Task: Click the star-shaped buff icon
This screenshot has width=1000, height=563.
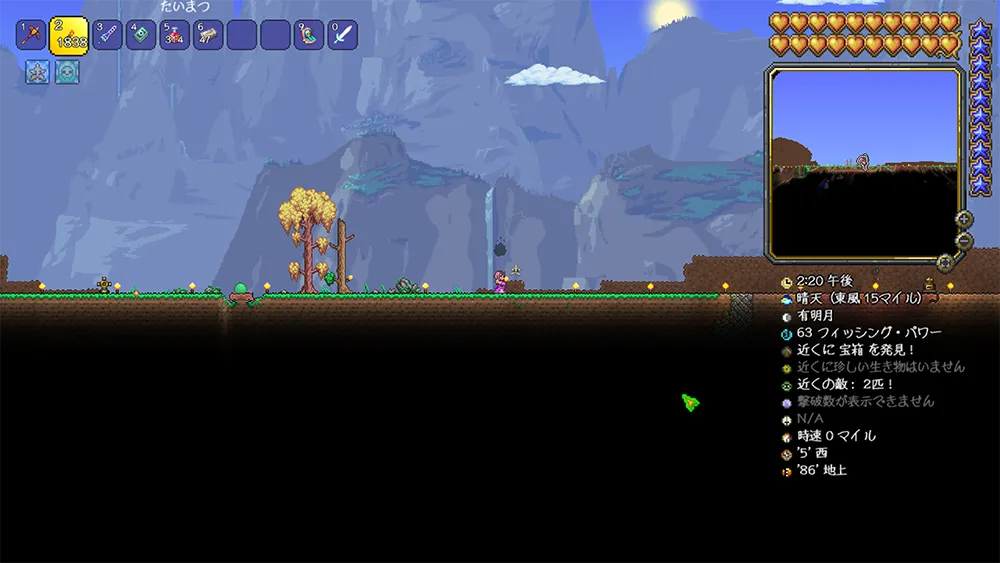Action: tap(37, 72)
